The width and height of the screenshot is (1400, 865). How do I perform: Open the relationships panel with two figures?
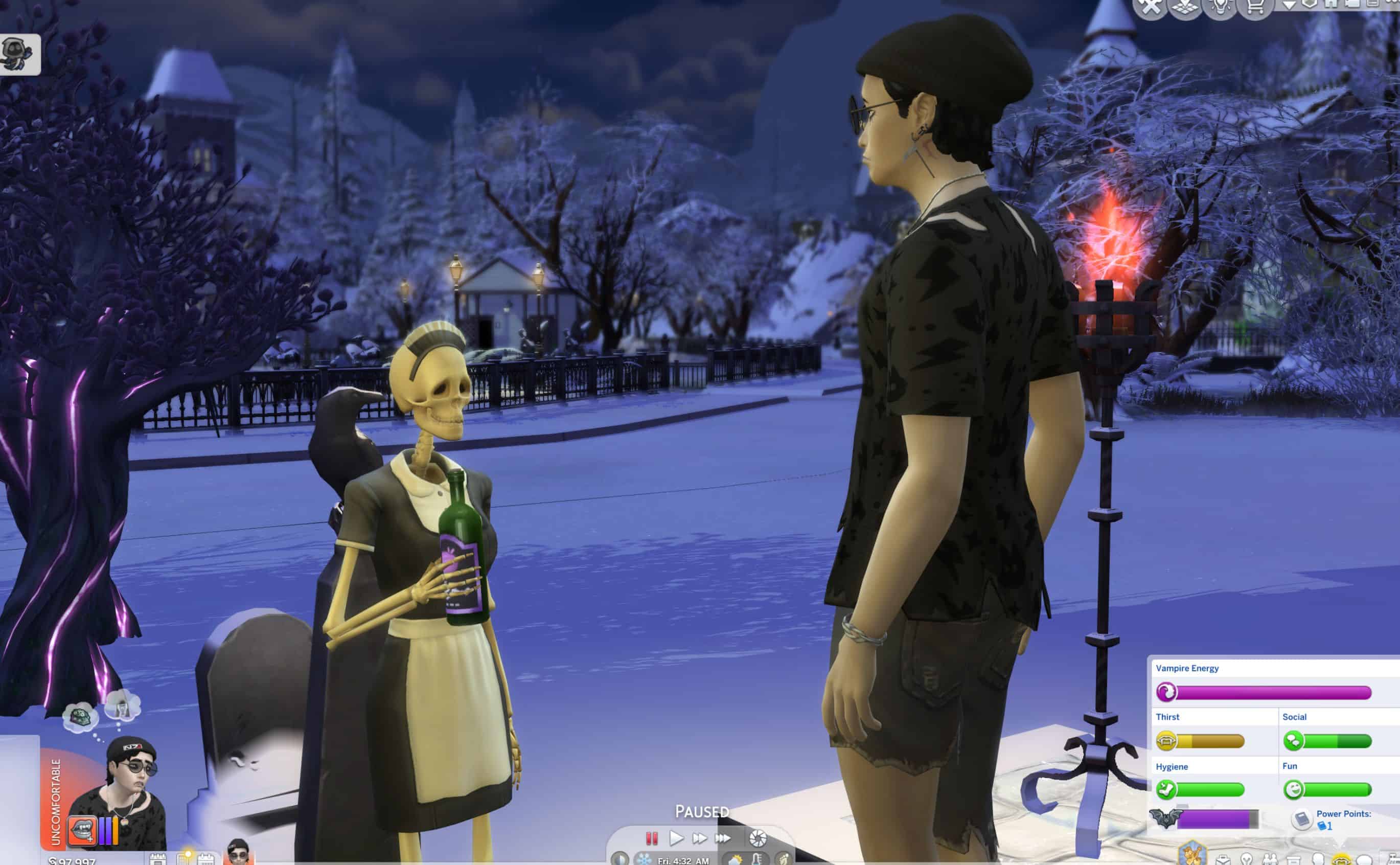[x=1270, y=859]
